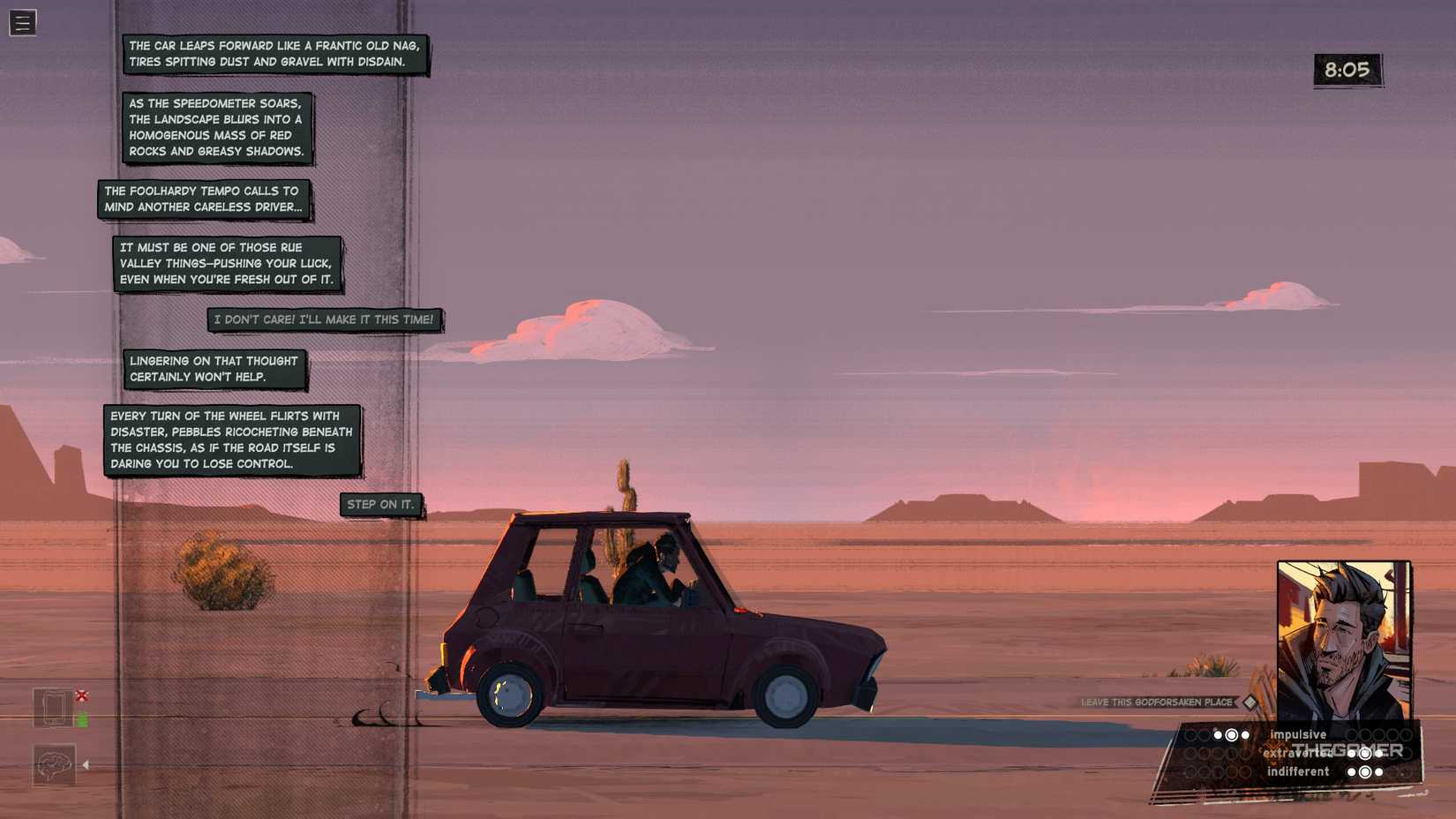The image size is (1456, 819).
Task: Collapse the brain panel via its arrow
Action: tap(87, 764)
